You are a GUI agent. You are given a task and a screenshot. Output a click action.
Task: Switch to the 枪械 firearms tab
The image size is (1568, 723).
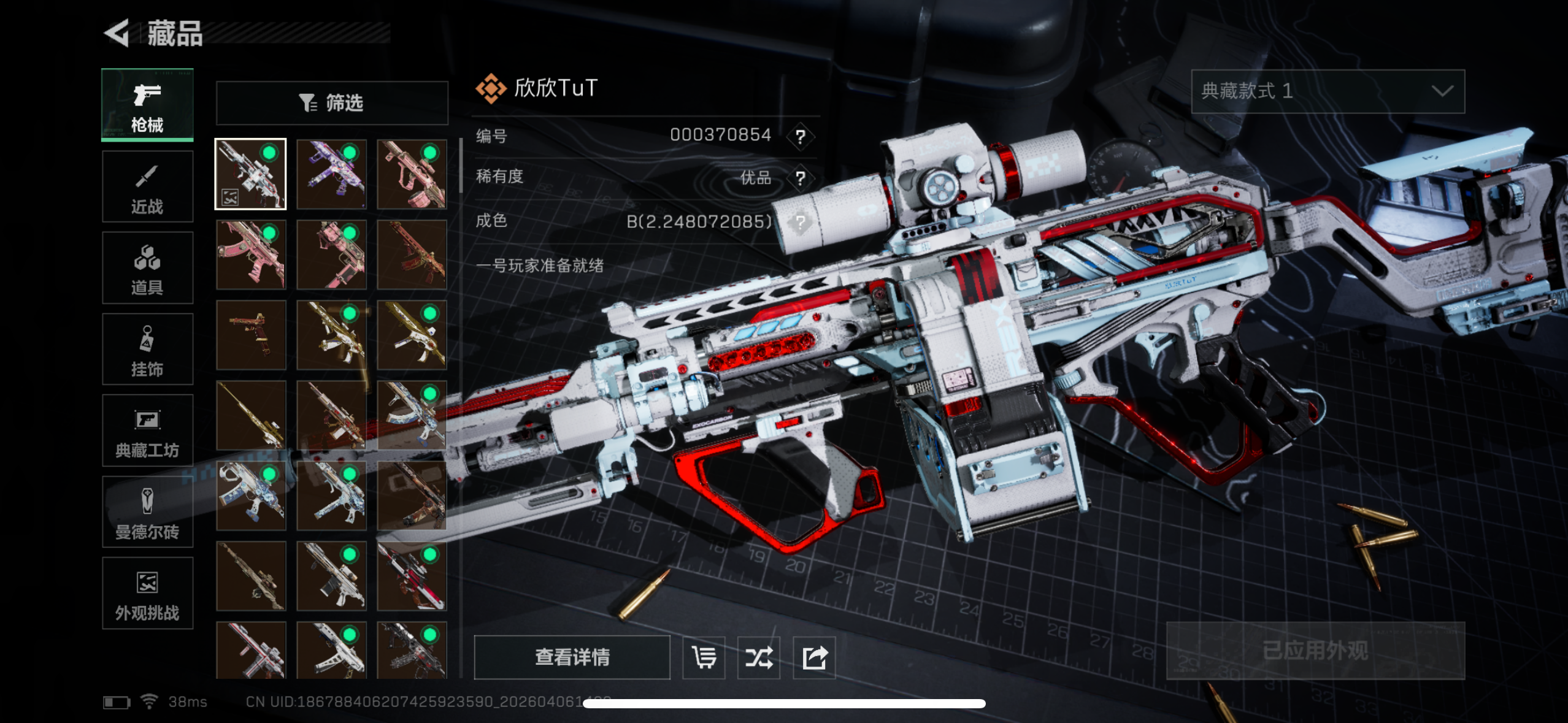[x=147, y=105]
